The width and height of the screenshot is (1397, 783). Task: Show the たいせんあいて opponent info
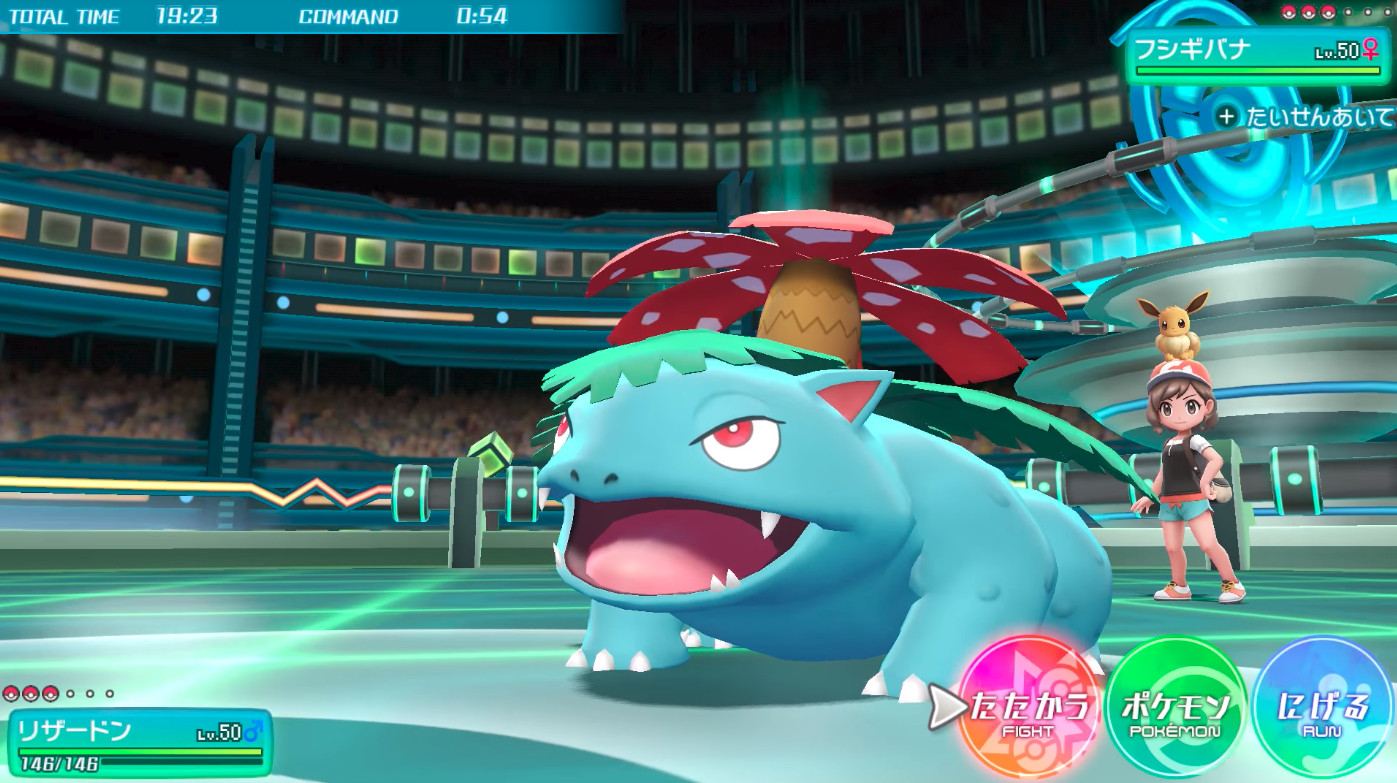click(x=1306, y=117)
